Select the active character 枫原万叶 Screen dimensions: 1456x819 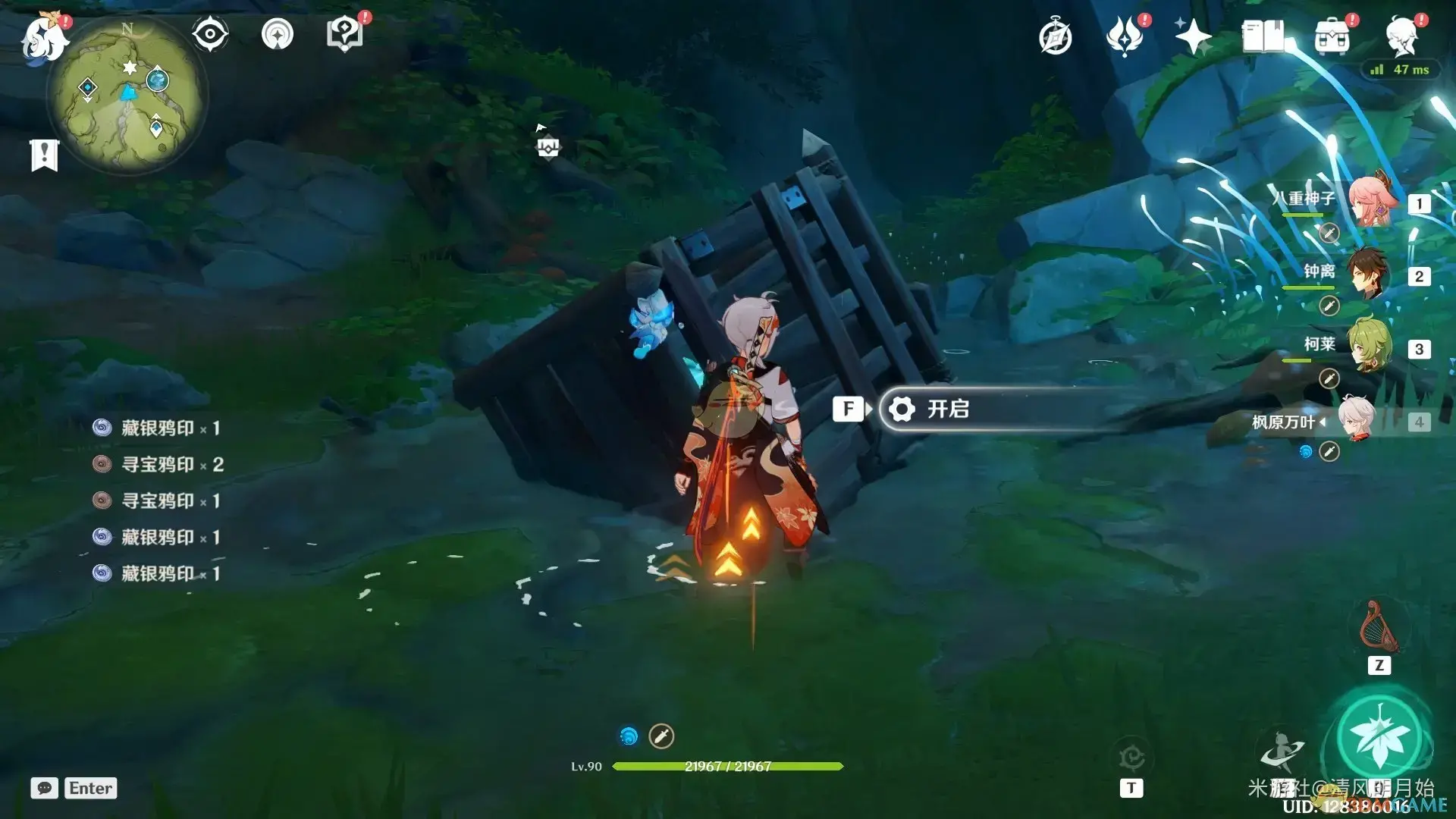pyautogui.click(x=1357, y=419)
